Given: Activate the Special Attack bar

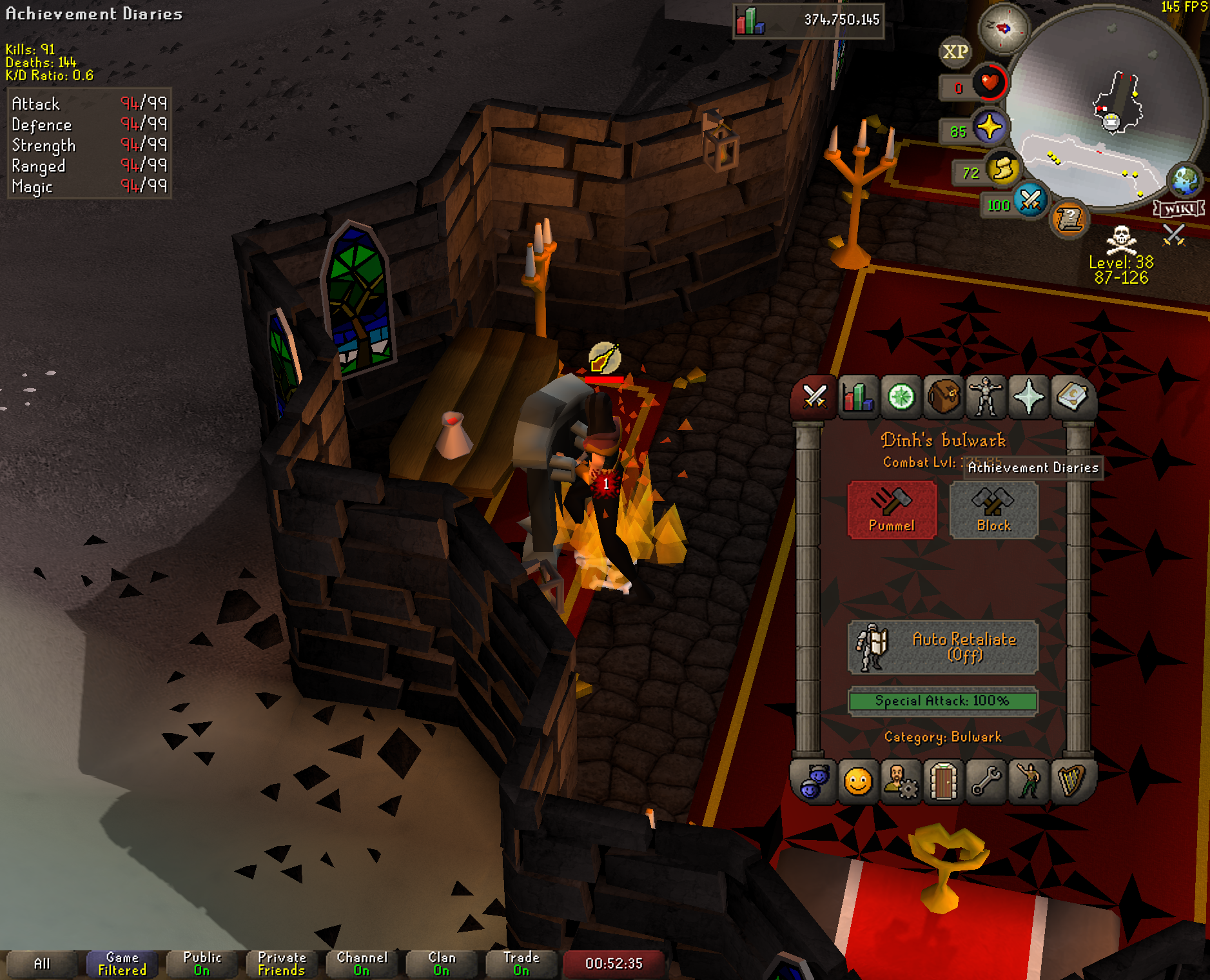Looking at the screenshot, I should click(x=942, y=701).
